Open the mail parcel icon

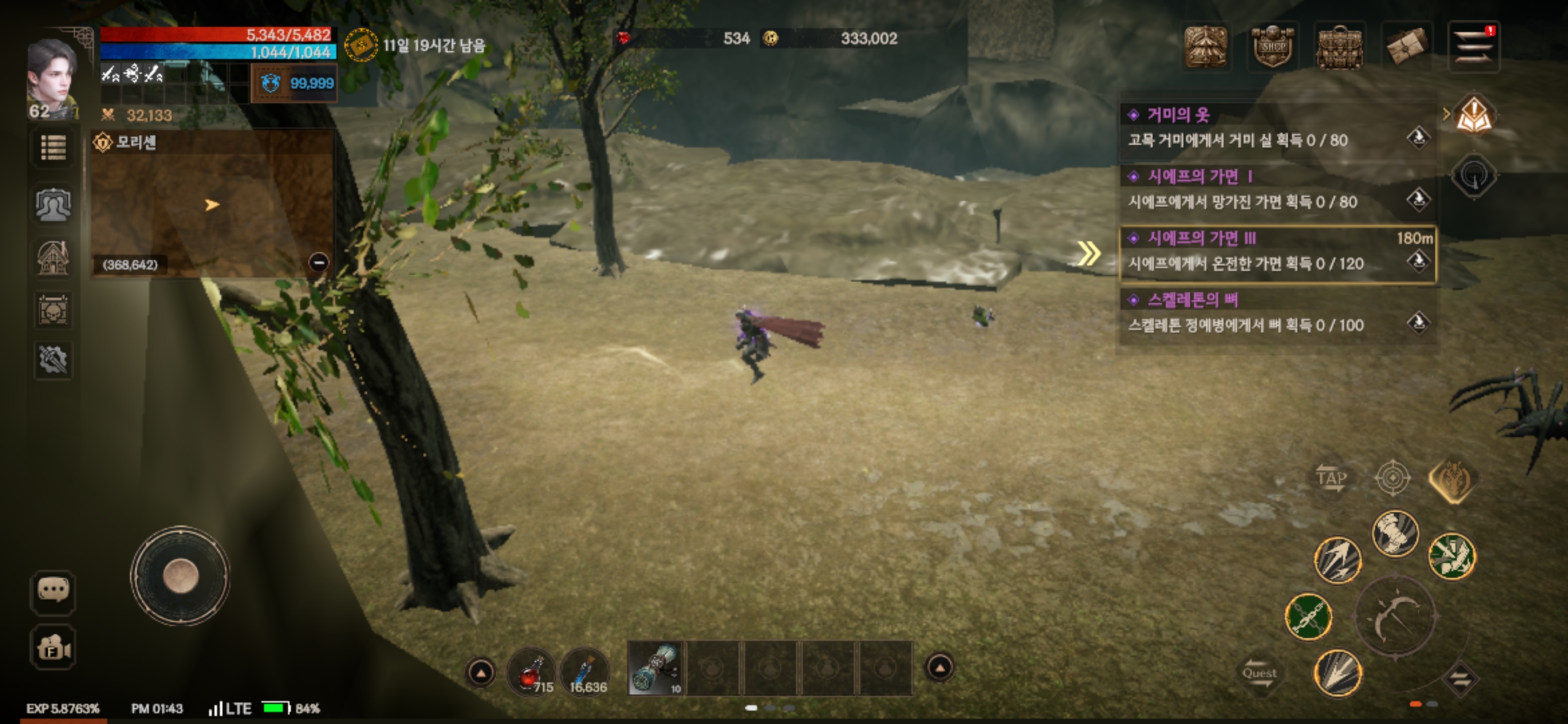coord(1405,46)
